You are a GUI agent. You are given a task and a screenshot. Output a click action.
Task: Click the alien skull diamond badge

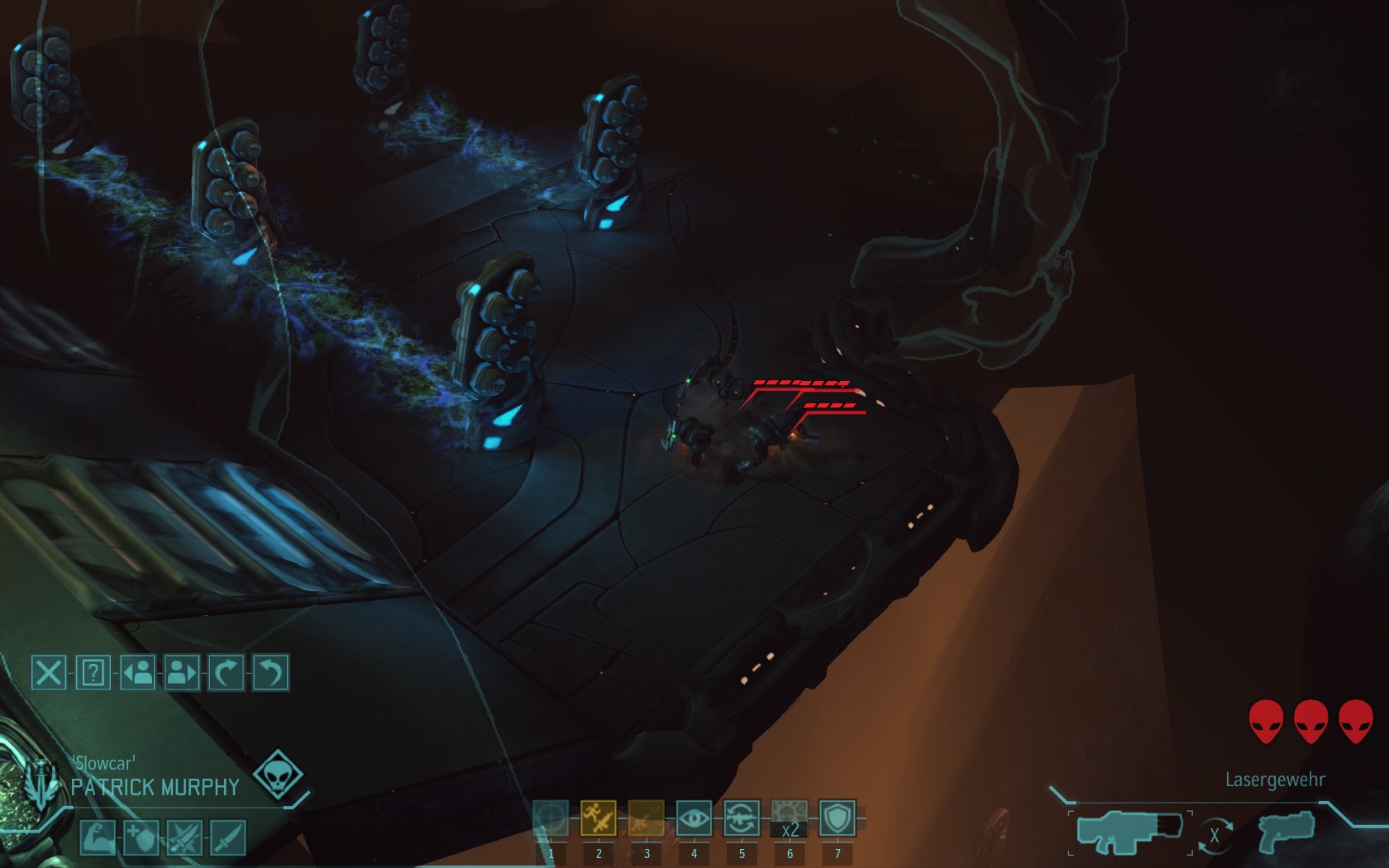click(x=278, y=775)
